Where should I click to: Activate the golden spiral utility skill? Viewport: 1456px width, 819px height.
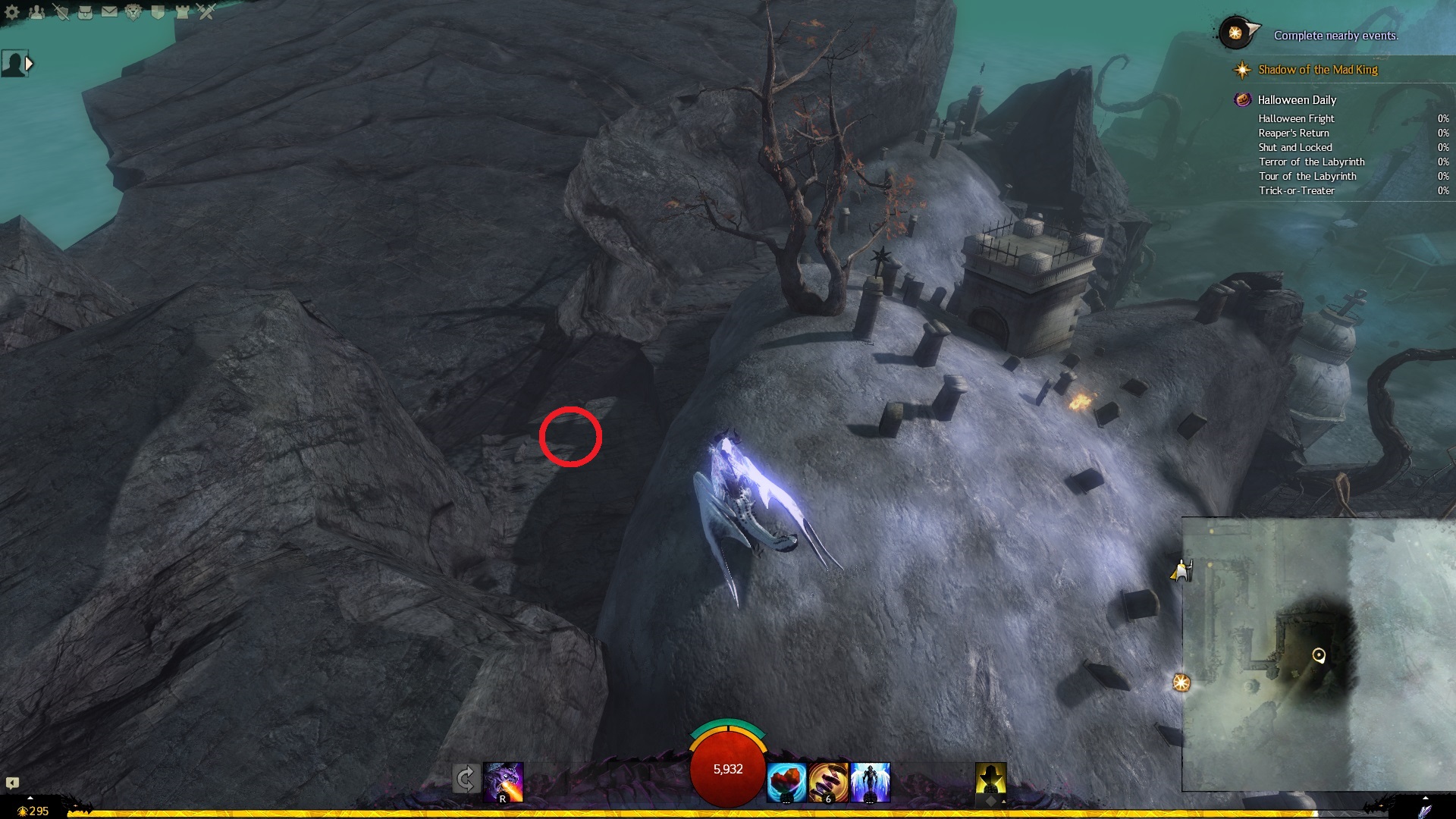(828, 783)
